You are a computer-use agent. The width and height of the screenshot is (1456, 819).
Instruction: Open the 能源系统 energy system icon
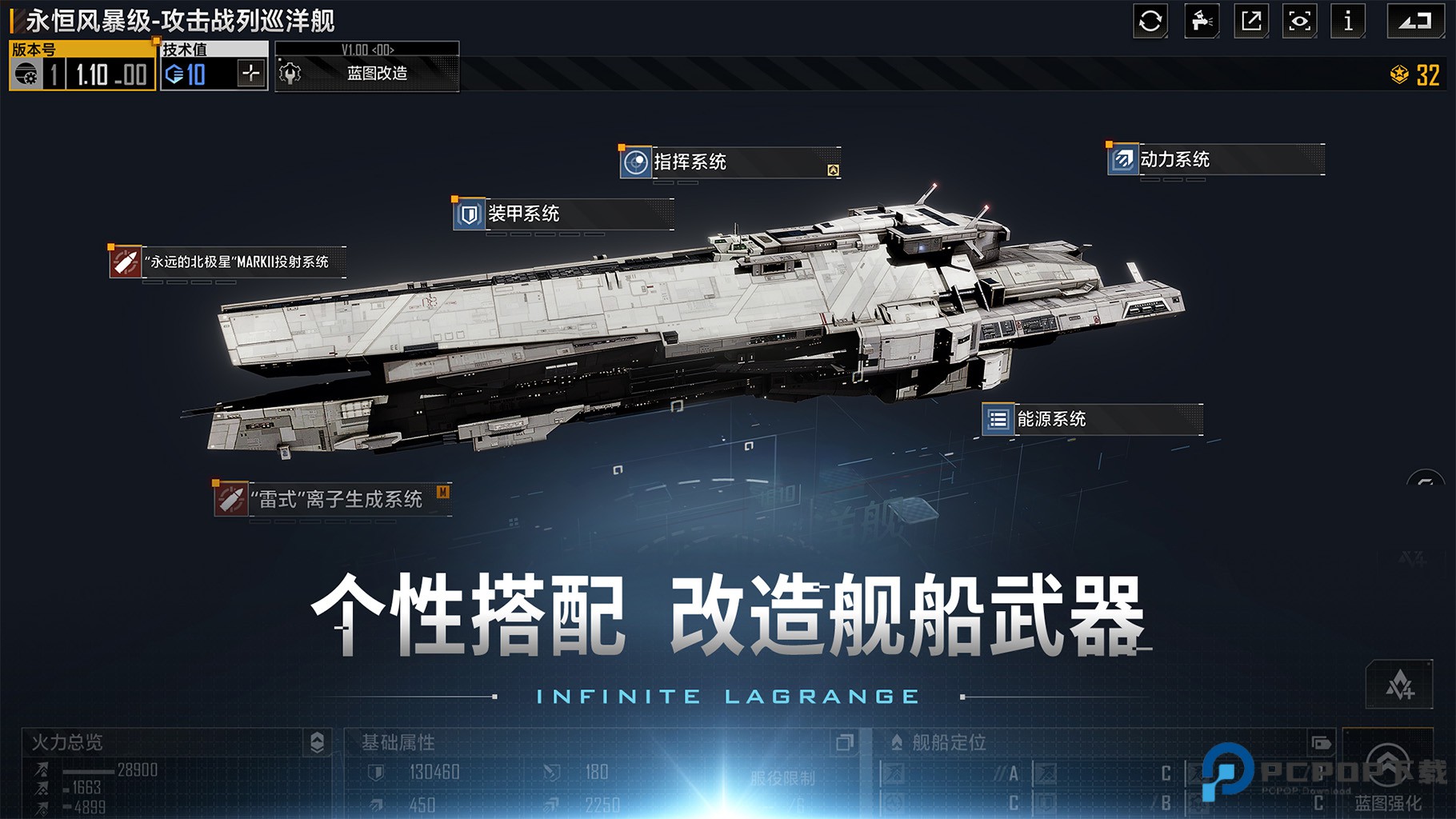[x=998, y=418]
